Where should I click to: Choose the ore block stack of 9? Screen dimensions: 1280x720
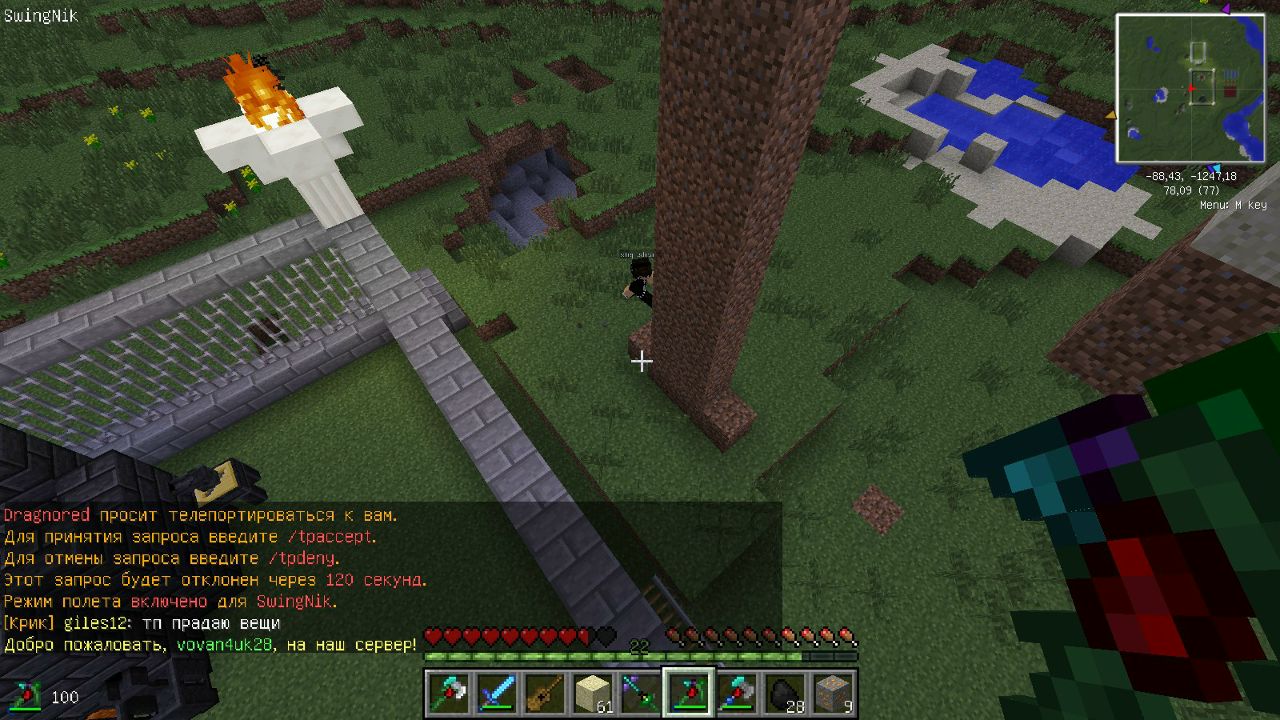833,693
